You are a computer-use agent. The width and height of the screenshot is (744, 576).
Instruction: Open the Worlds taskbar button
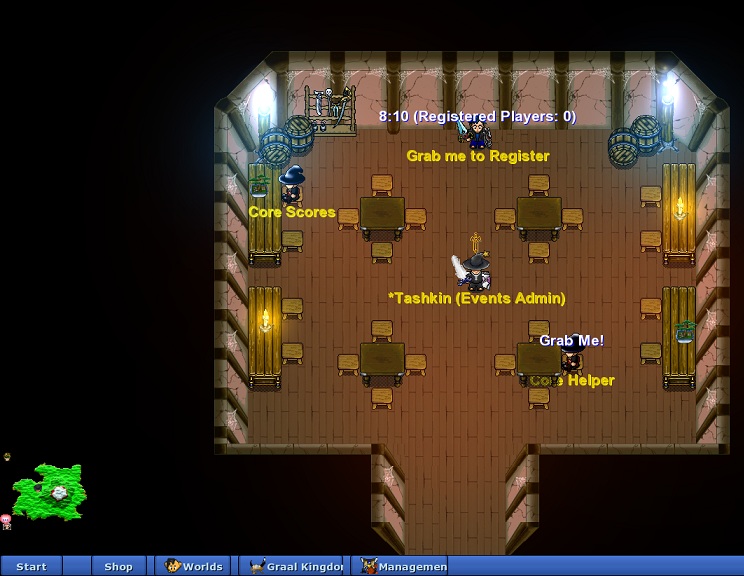click(194, 566)
